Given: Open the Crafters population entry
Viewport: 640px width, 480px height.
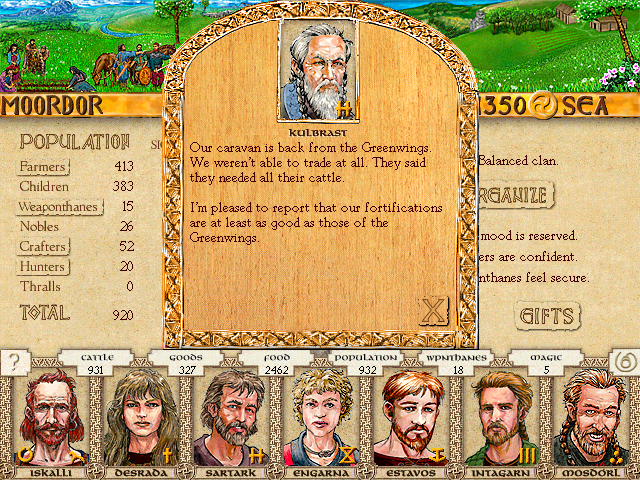Looking at the screenshot, I should [43, 247].
